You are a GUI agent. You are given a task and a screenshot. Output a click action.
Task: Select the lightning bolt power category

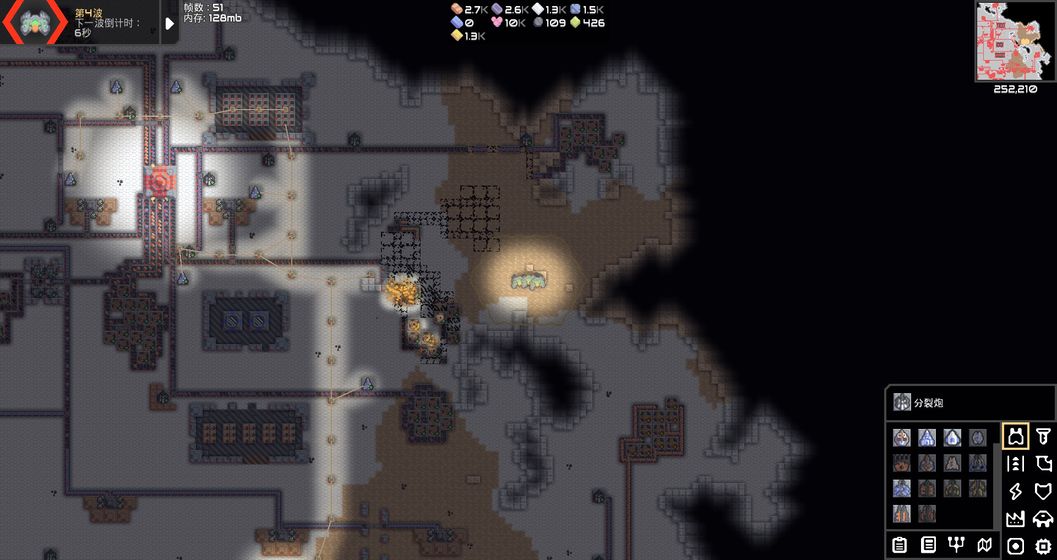point(1016,491)
